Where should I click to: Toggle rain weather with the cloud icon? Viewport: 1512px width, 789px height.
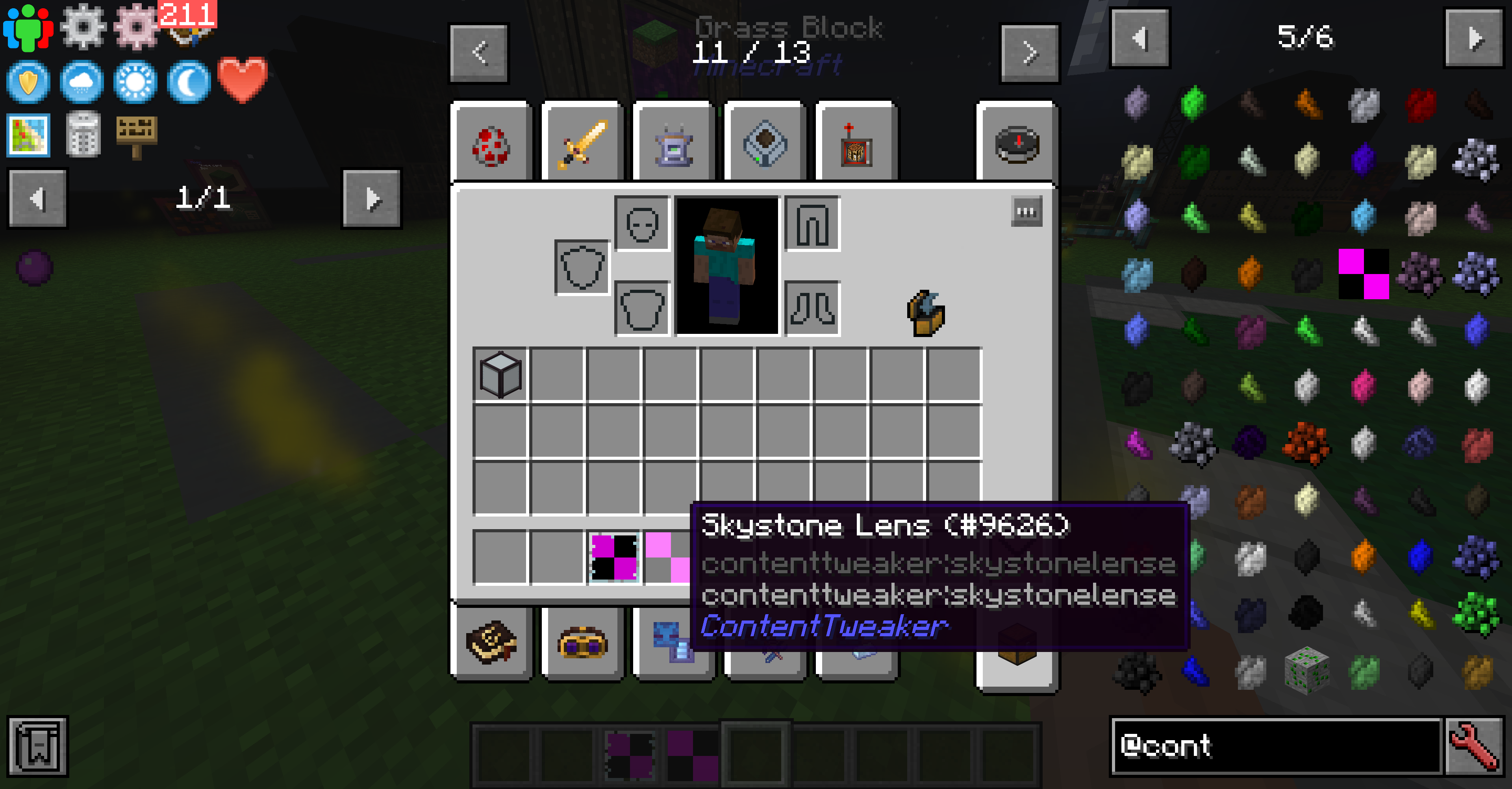click(82, 82)
